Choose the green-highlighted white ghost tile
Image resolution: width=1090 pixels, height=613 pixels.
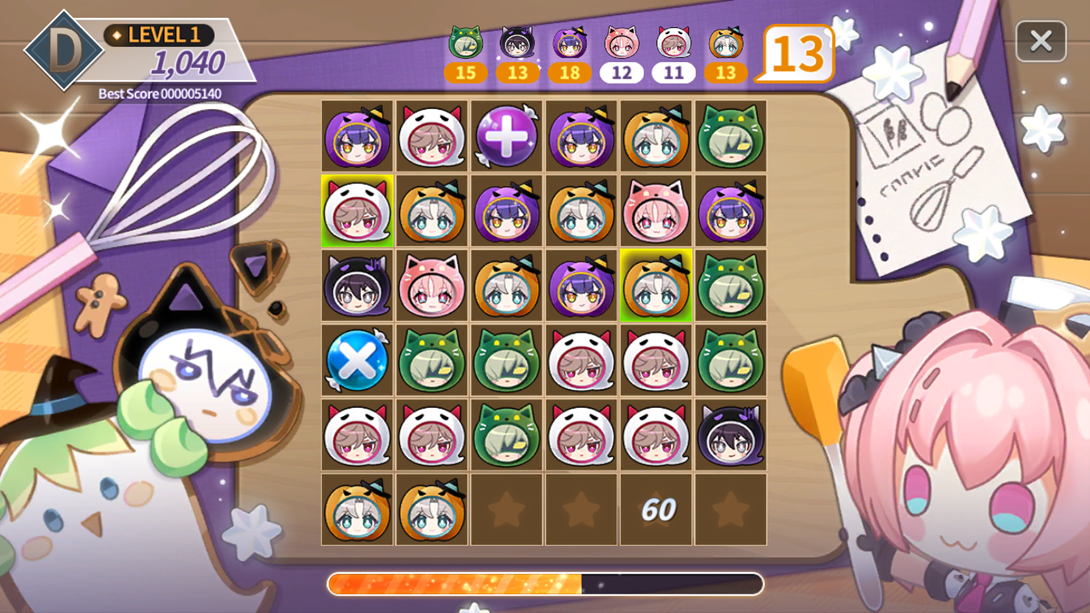(357, 212)
